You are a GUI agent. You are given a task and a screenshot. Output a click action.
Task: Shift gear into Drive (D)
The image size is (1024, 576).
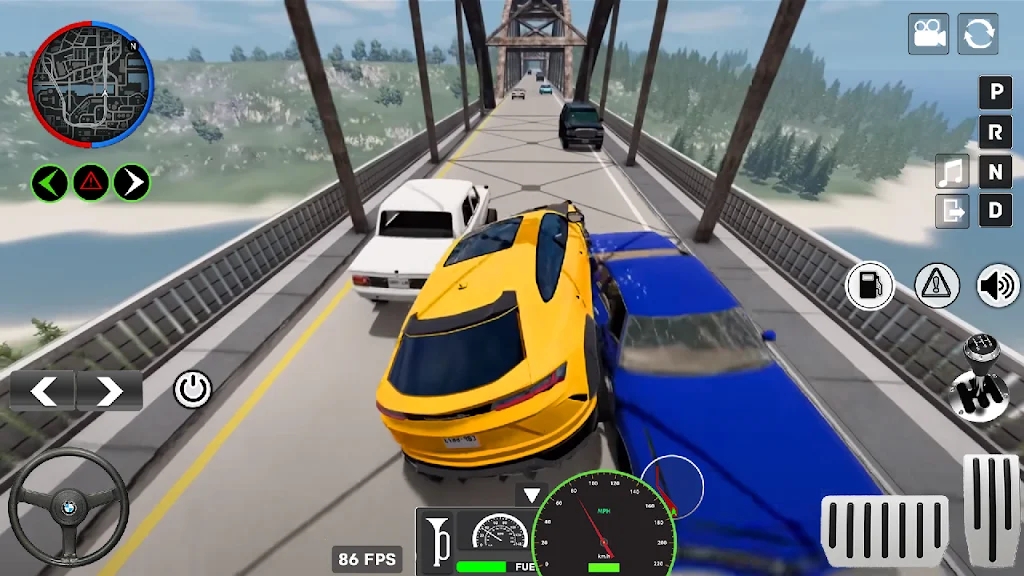995,210
